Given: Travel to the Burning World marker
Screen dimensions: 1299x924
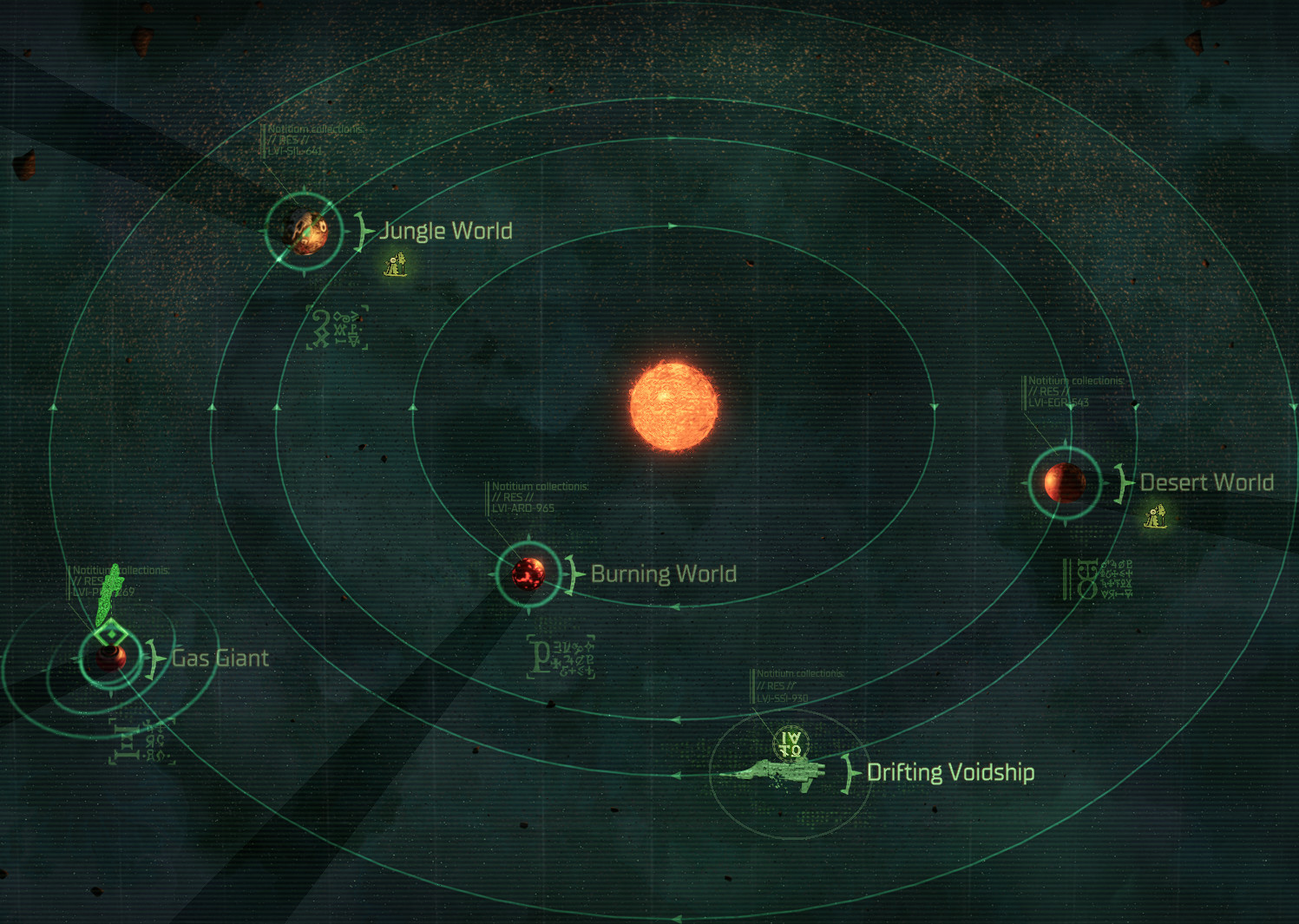Looking at the screenshot, I should tap(528, 573).
